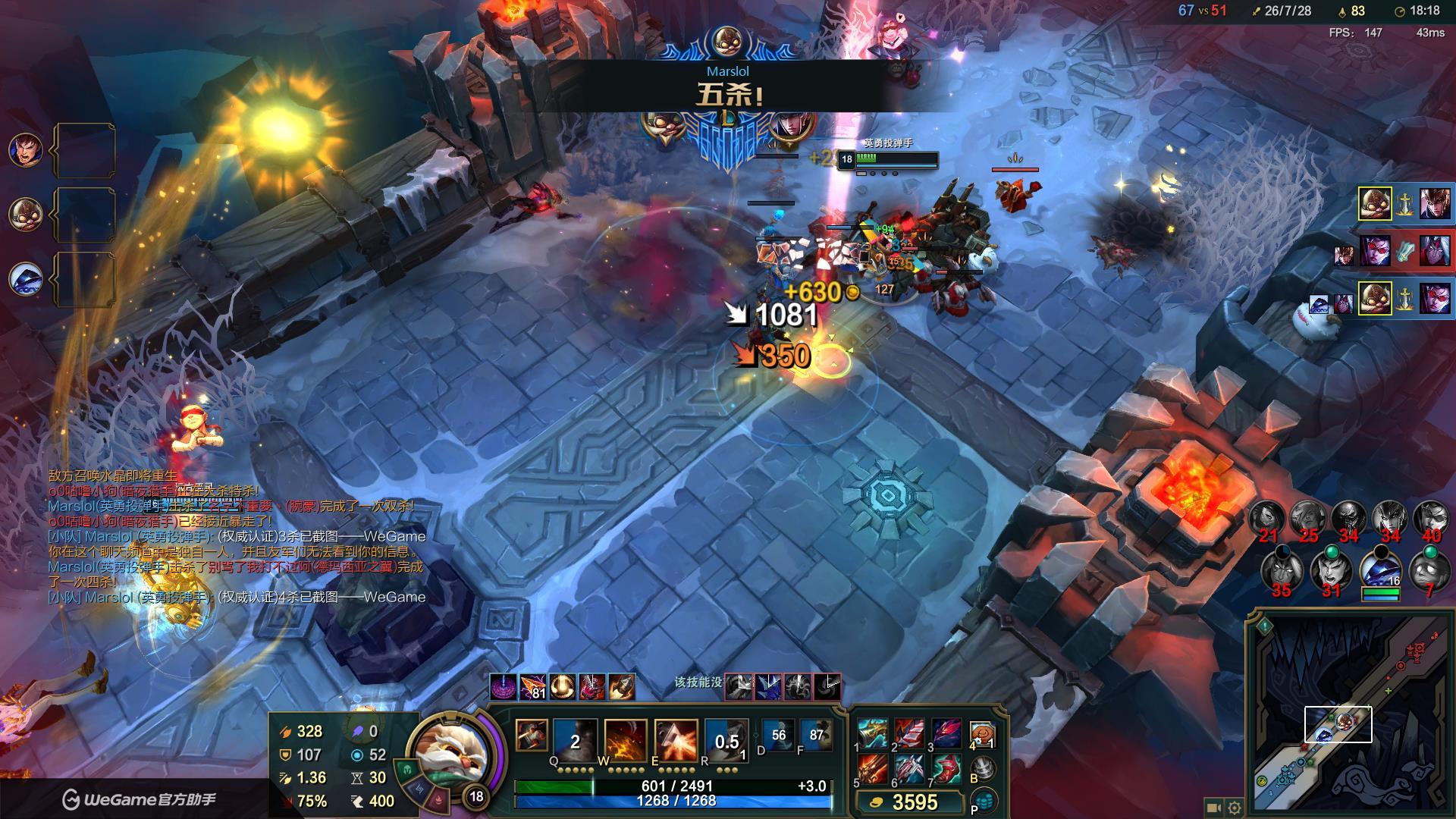Click the flaming gauntlet item in slot 5
The image size is (1456, 819).
tap(872, 769)
